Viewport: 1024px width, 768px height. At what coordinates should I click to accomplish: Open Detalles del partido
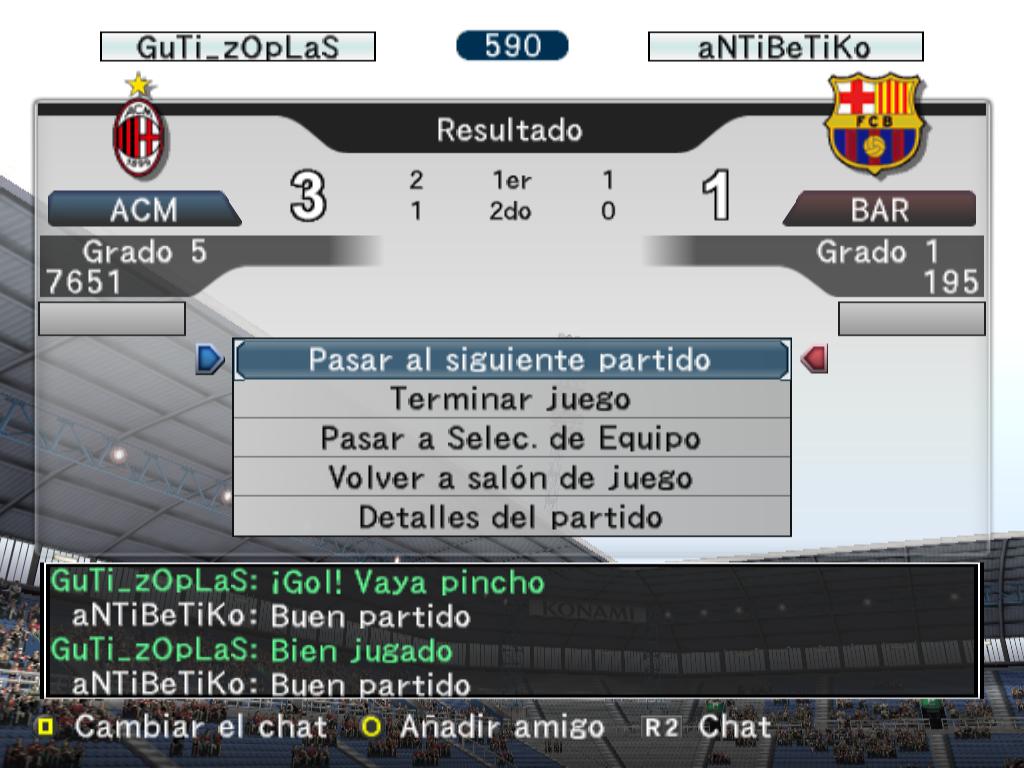[511, 517]
